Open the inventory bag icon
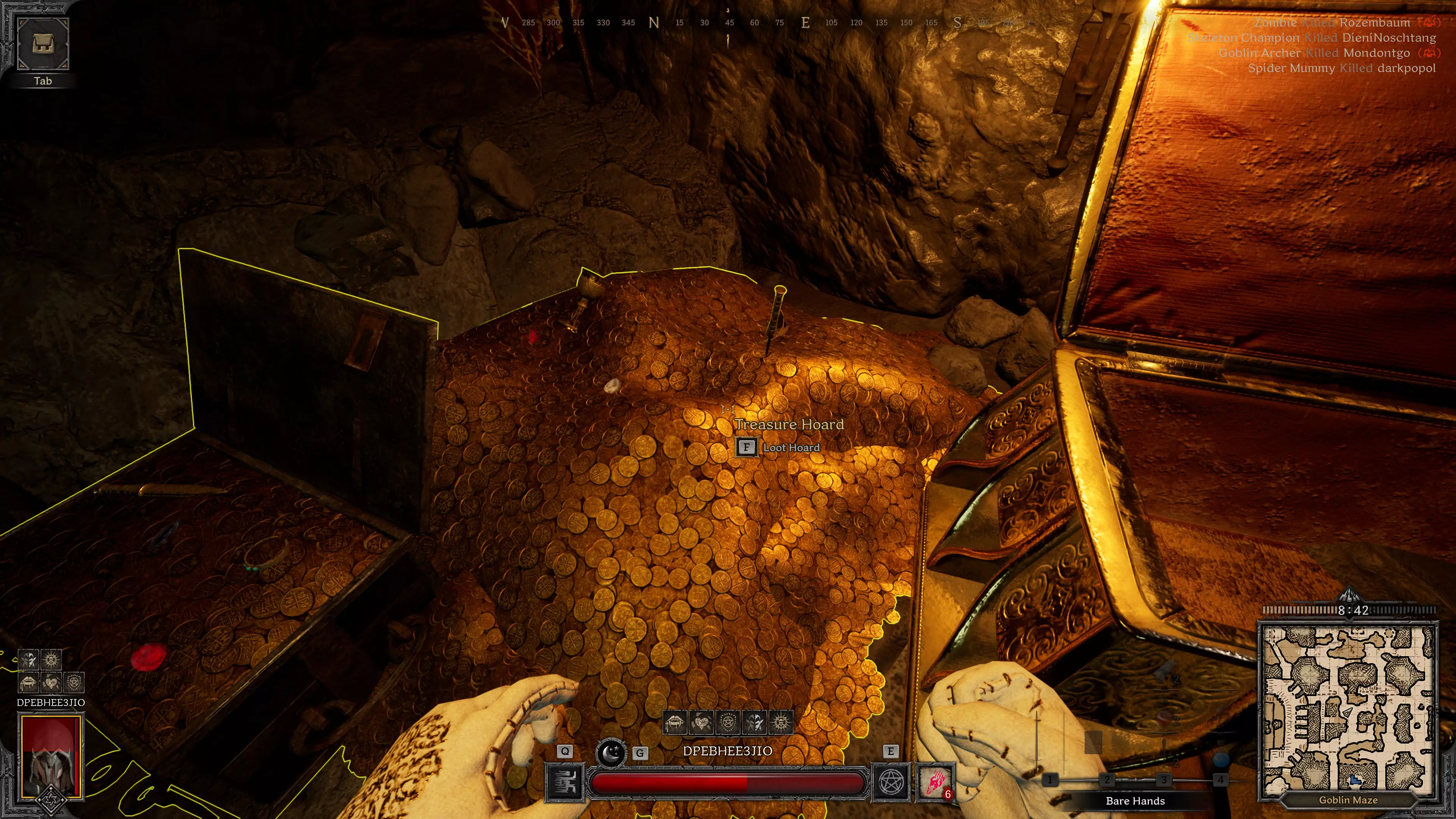 coord(43,44)
